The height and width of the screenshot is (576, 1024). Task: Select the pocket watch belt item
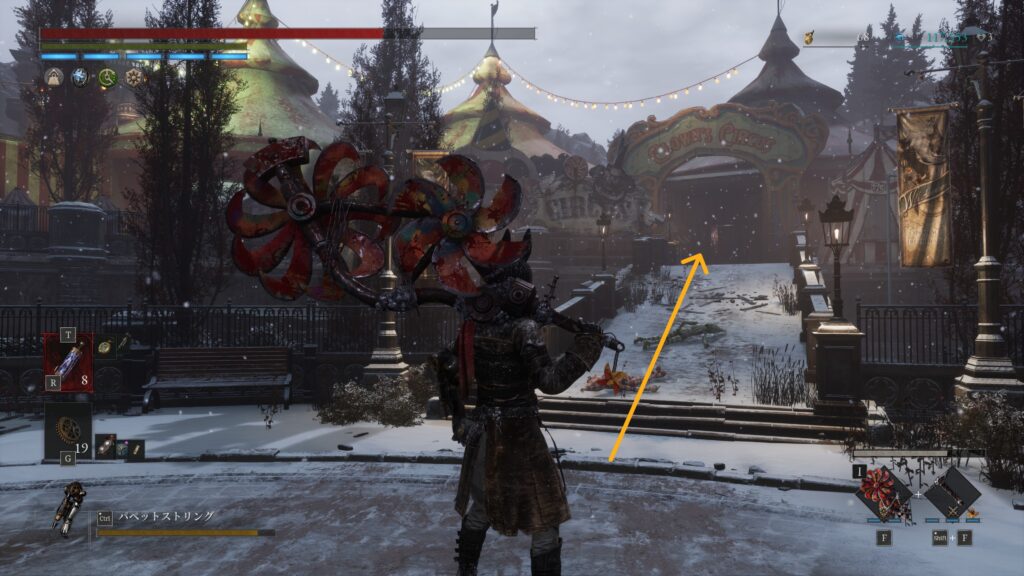(105, 346)
